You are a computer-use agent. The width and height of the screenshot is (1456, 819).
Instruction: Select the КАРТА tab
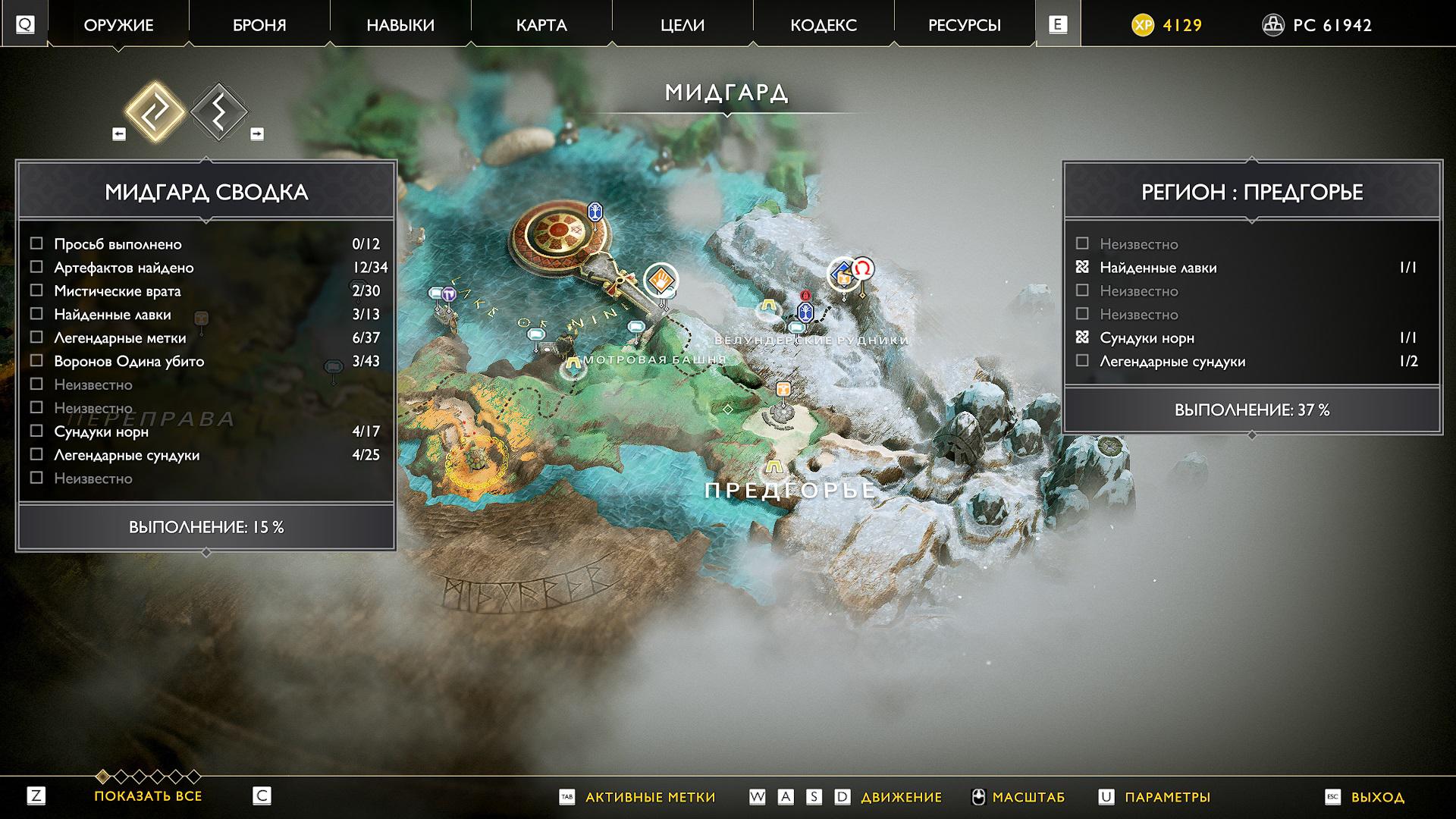[541, 25]
